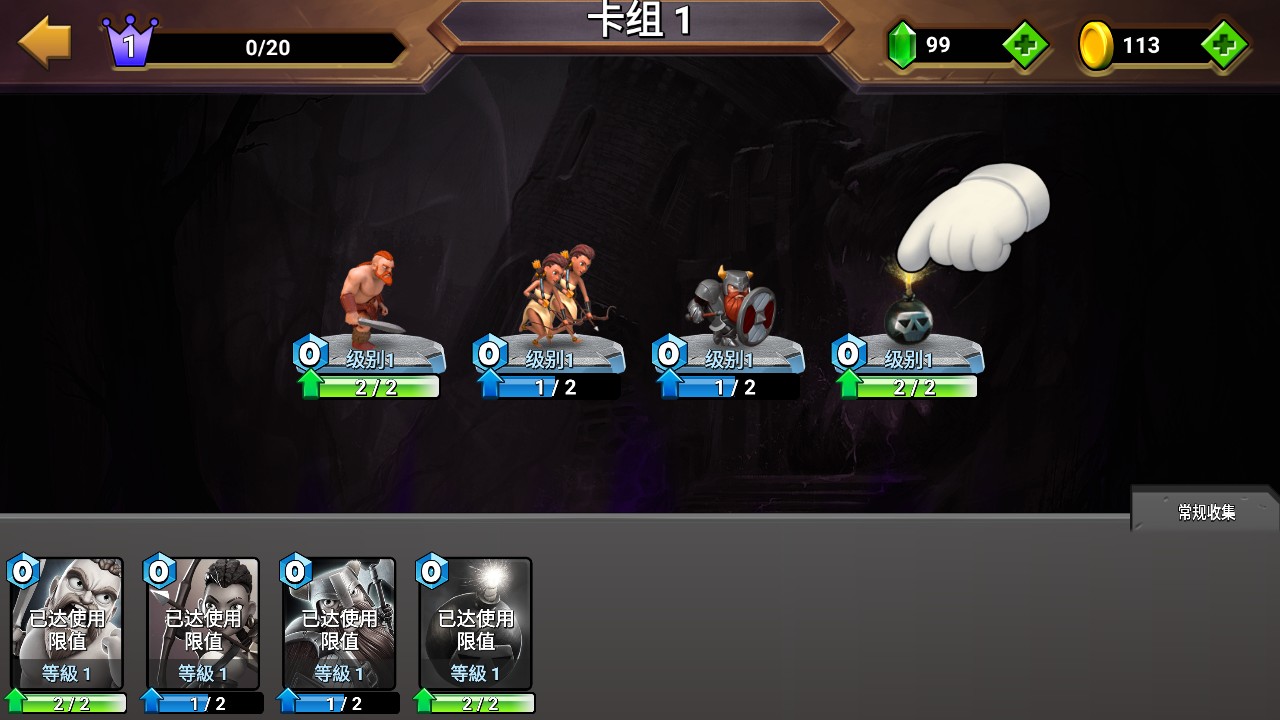Select the helmeted knight card in the collection
Image resolution: width=1280 pixels, height=720 pixels.
pyautogui.click(x=339, y=625)
